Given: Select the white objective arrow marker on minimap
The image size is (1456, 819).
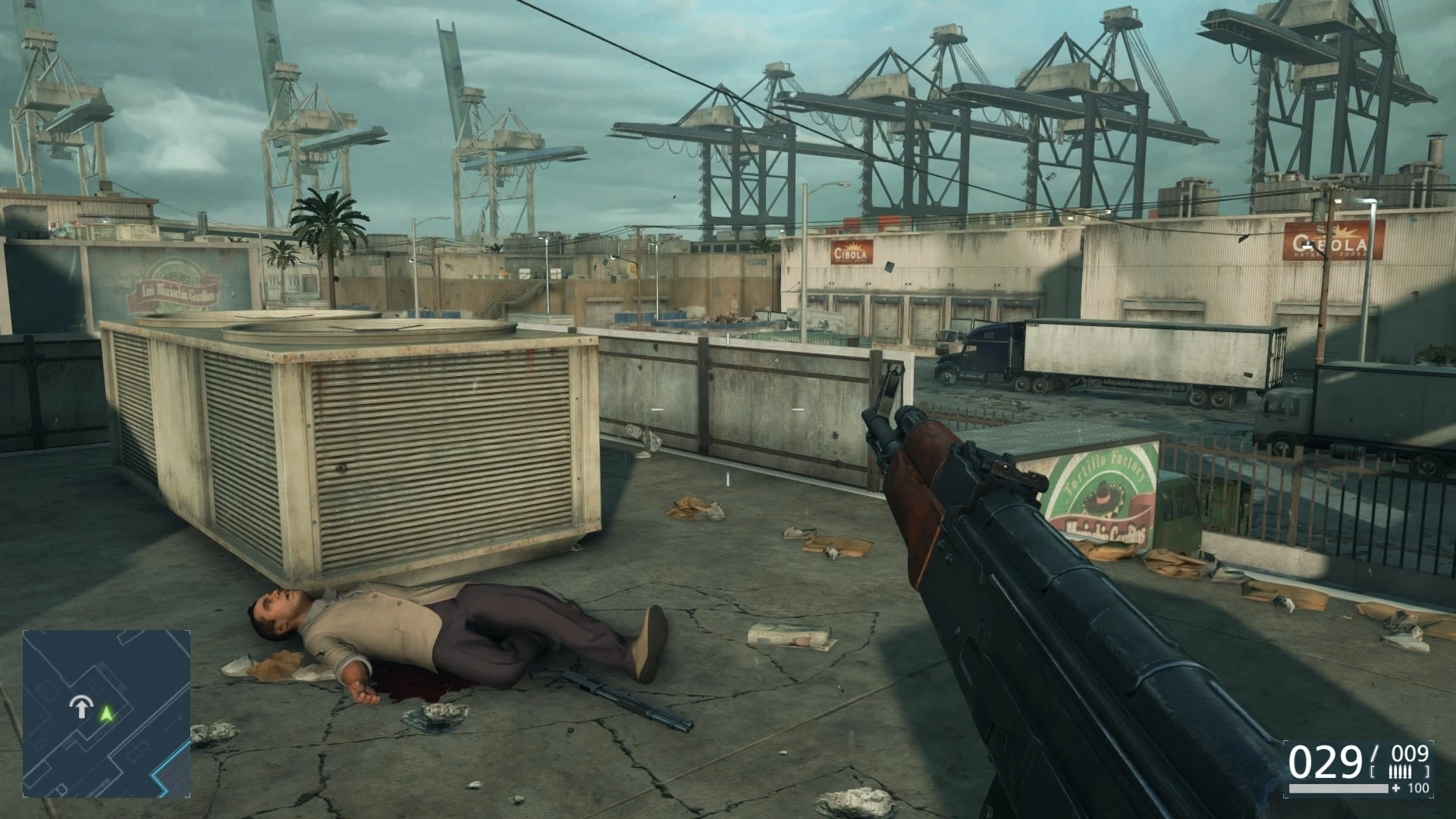Looking at the screenshot, I should click(79, 708).
